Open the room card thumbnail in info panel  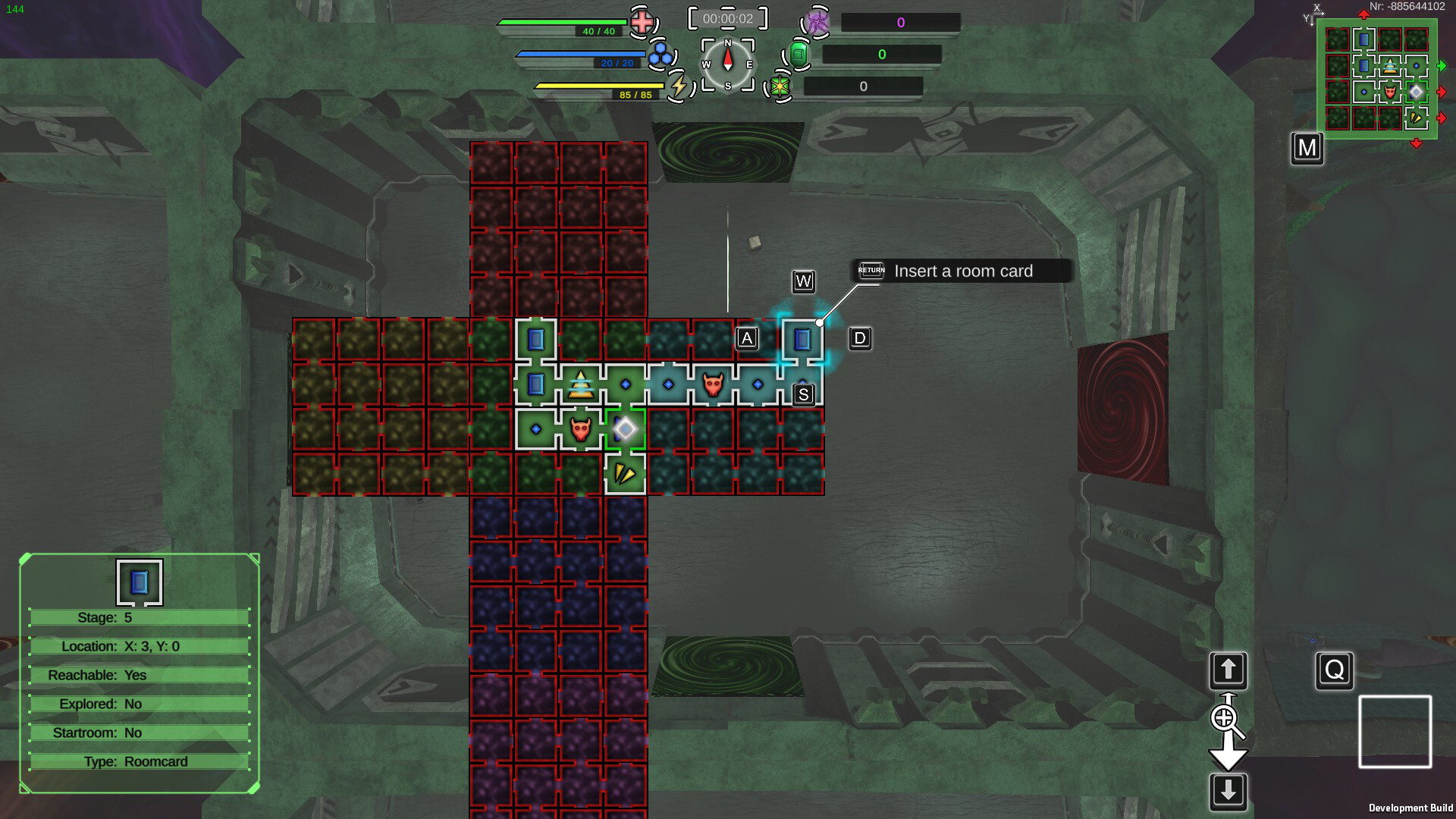[x=140, y=581]
